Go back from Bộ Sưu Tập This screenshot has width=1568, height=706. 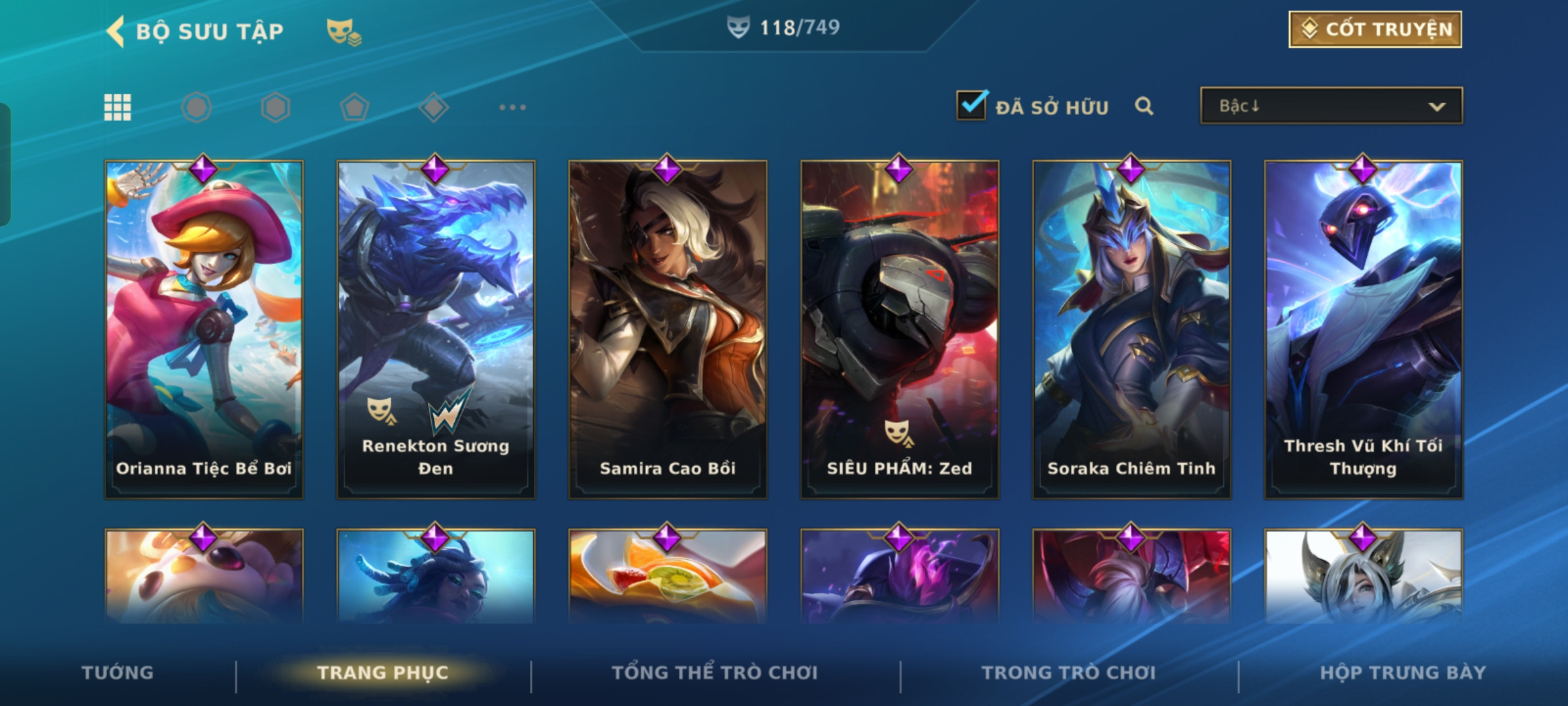click(116, 31)
